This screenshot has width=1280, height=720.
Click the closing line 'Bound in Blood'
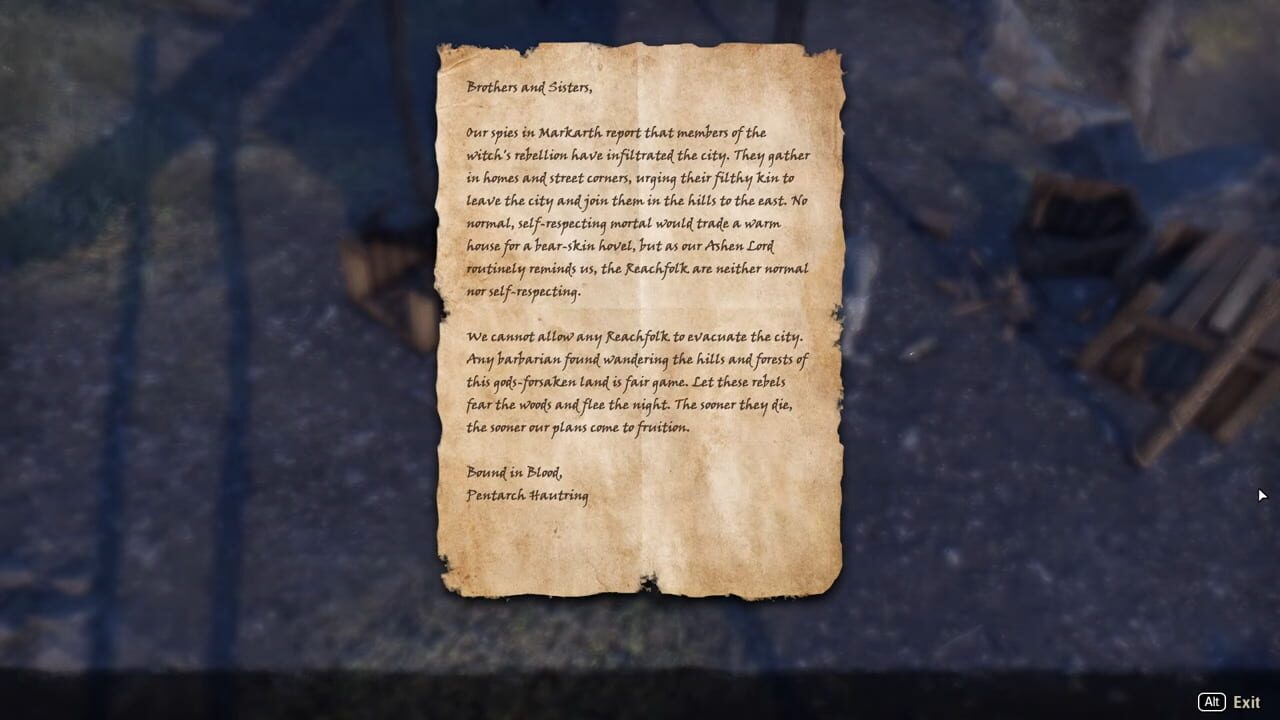[515, 473]
